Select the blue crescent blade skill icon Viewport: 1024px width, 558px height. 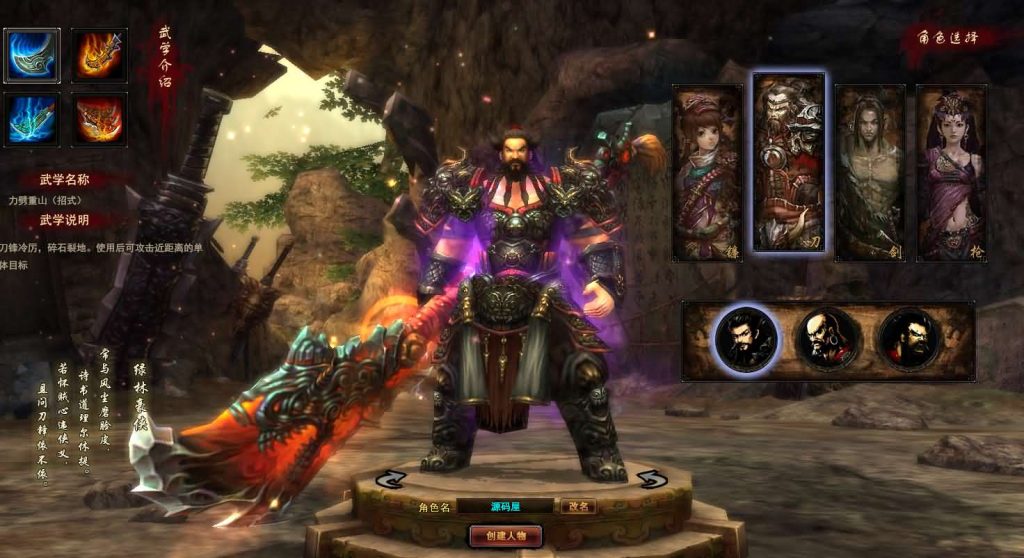[x=31, y=55]
